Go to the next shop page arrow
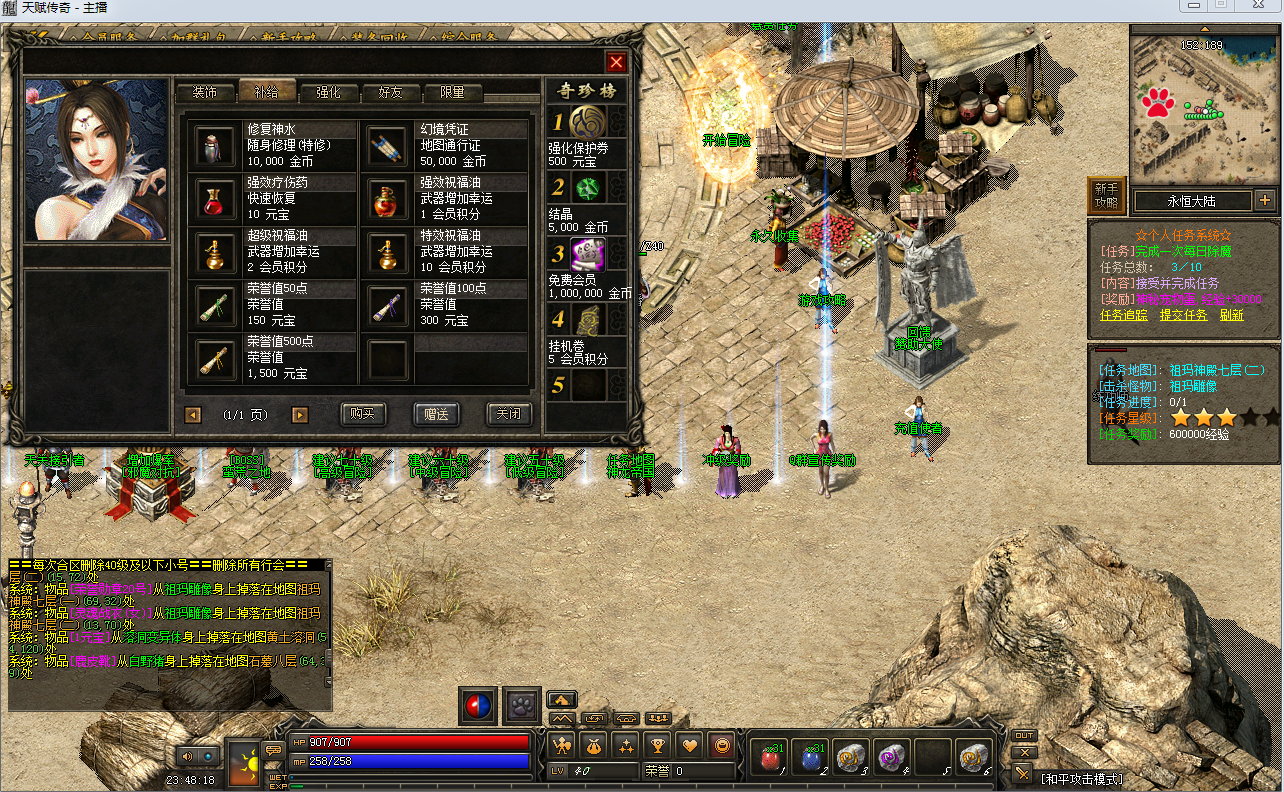This screenshot has width=1284, height=792. click(299, 415)
